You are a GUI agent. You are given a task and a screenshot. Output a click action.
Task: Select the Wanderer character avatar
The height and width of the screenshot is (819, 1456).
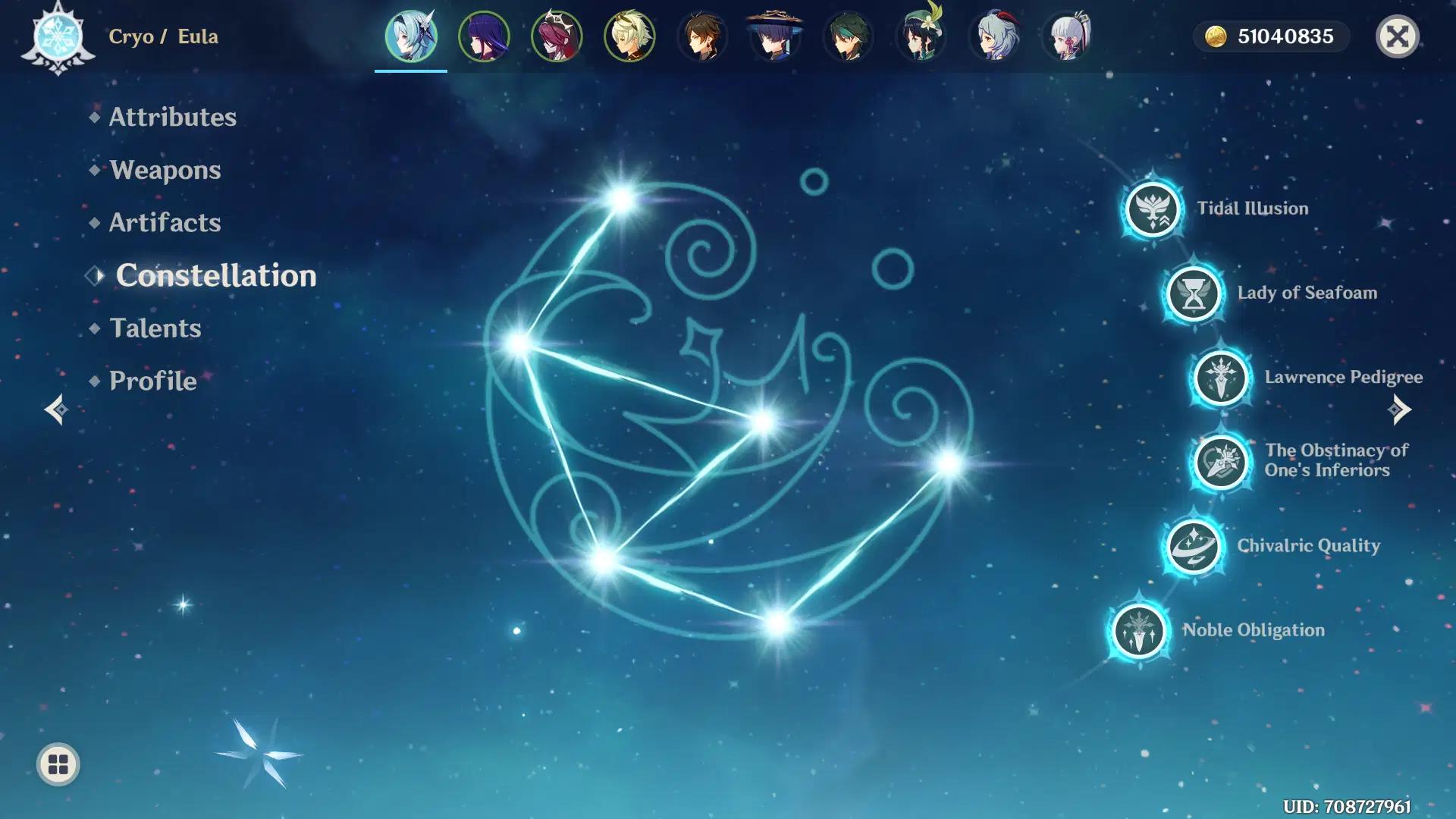point(775,36)
